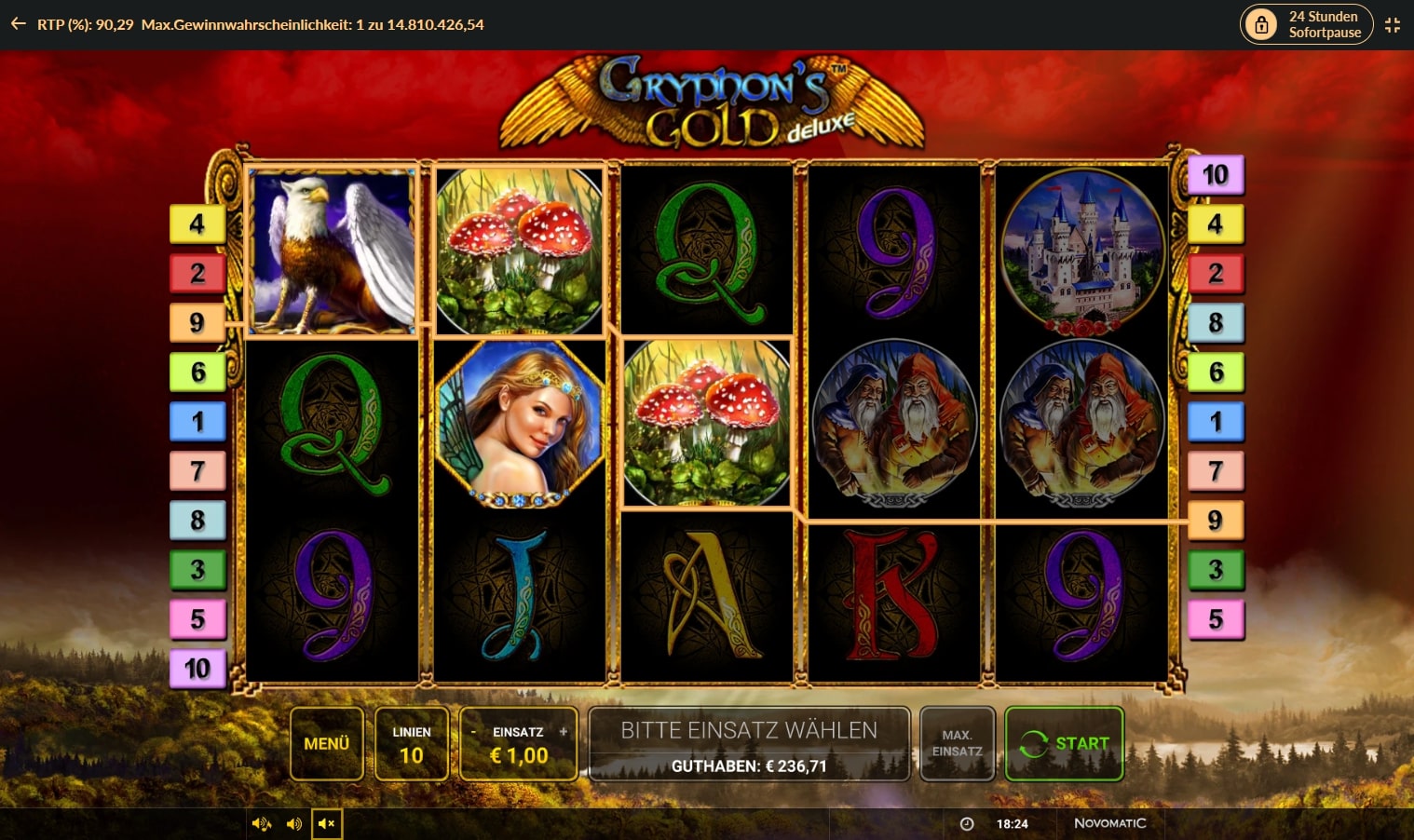Open fullscreen mode via the expand icon
Image resolution: width=1414 pixels, height=840 pixels.
[1393, 24]
